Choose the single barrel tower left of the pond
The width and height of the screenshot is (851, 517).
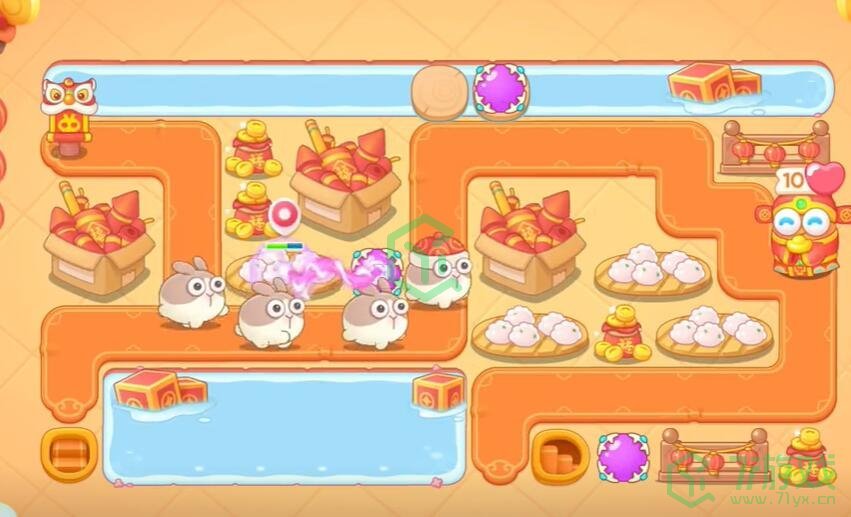click(x=69, y=455)
